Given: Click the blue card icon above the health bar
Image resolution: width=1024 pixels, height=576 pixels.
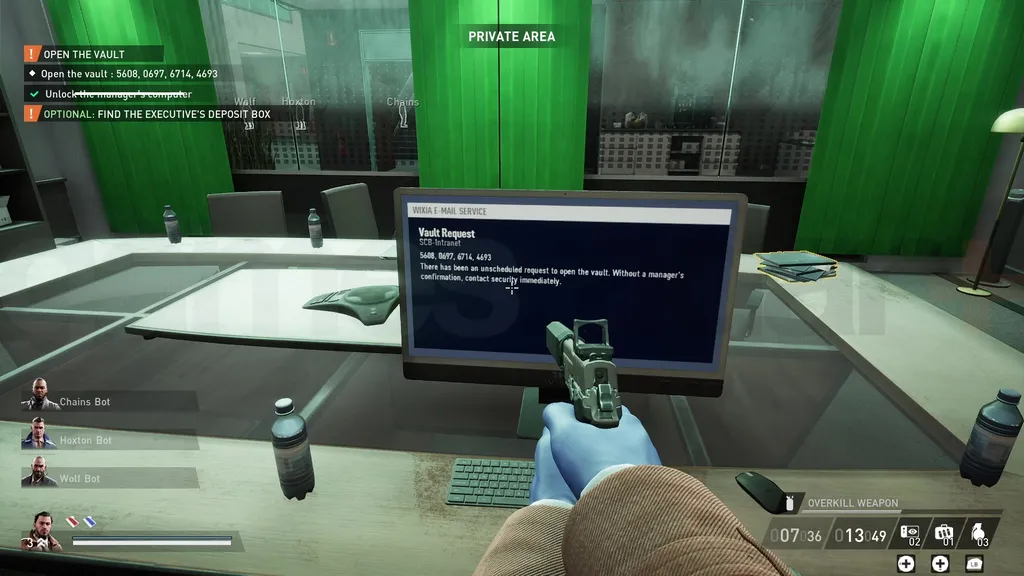Looking at the screenshot, I should click(x=89, y=521).
